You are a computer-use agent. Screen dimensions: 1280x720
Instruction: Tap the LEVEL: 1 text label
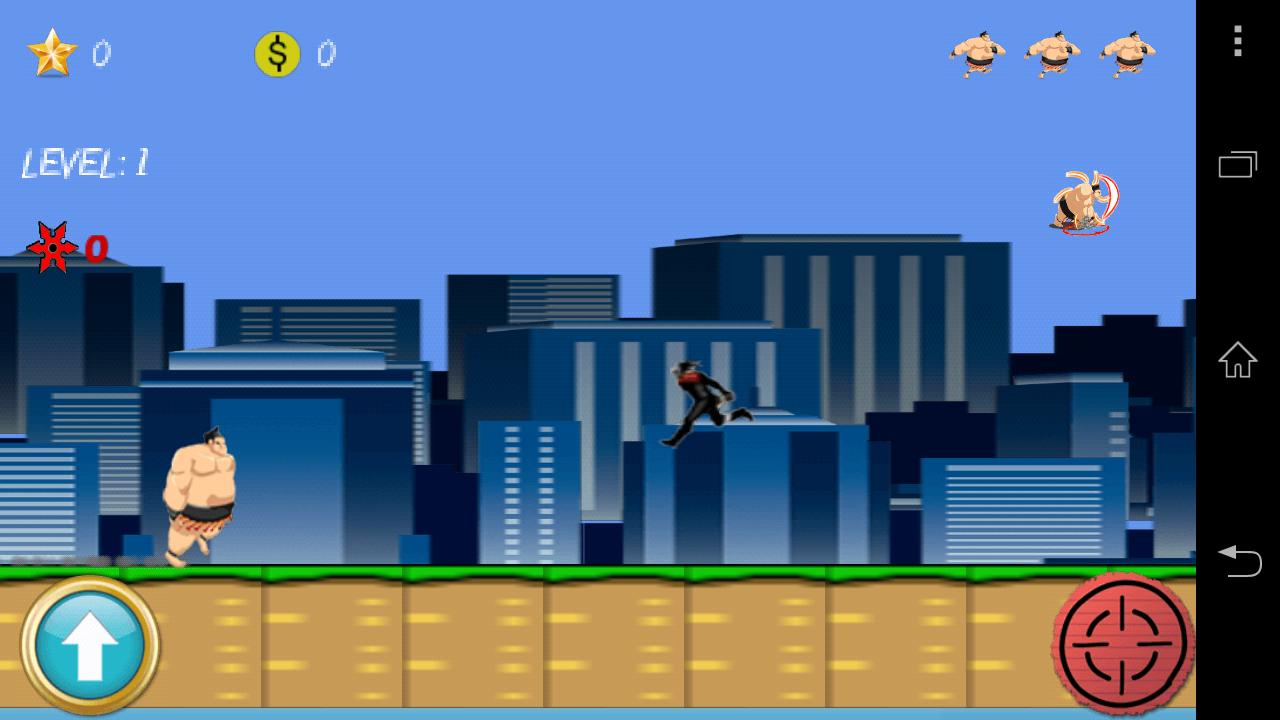(85, 162)
